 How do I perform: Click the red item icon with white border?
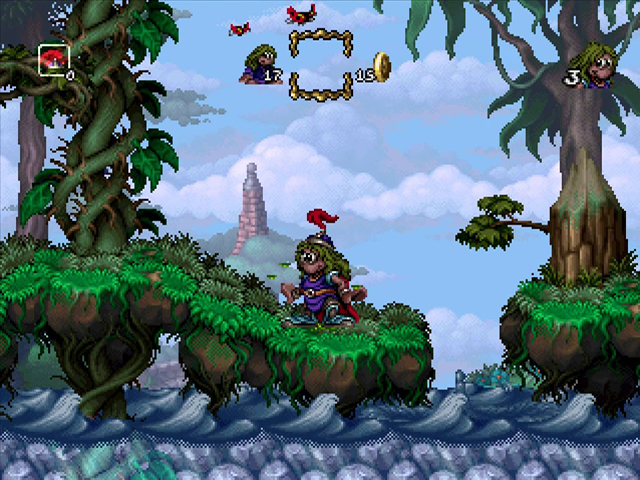tap(52, 60)
